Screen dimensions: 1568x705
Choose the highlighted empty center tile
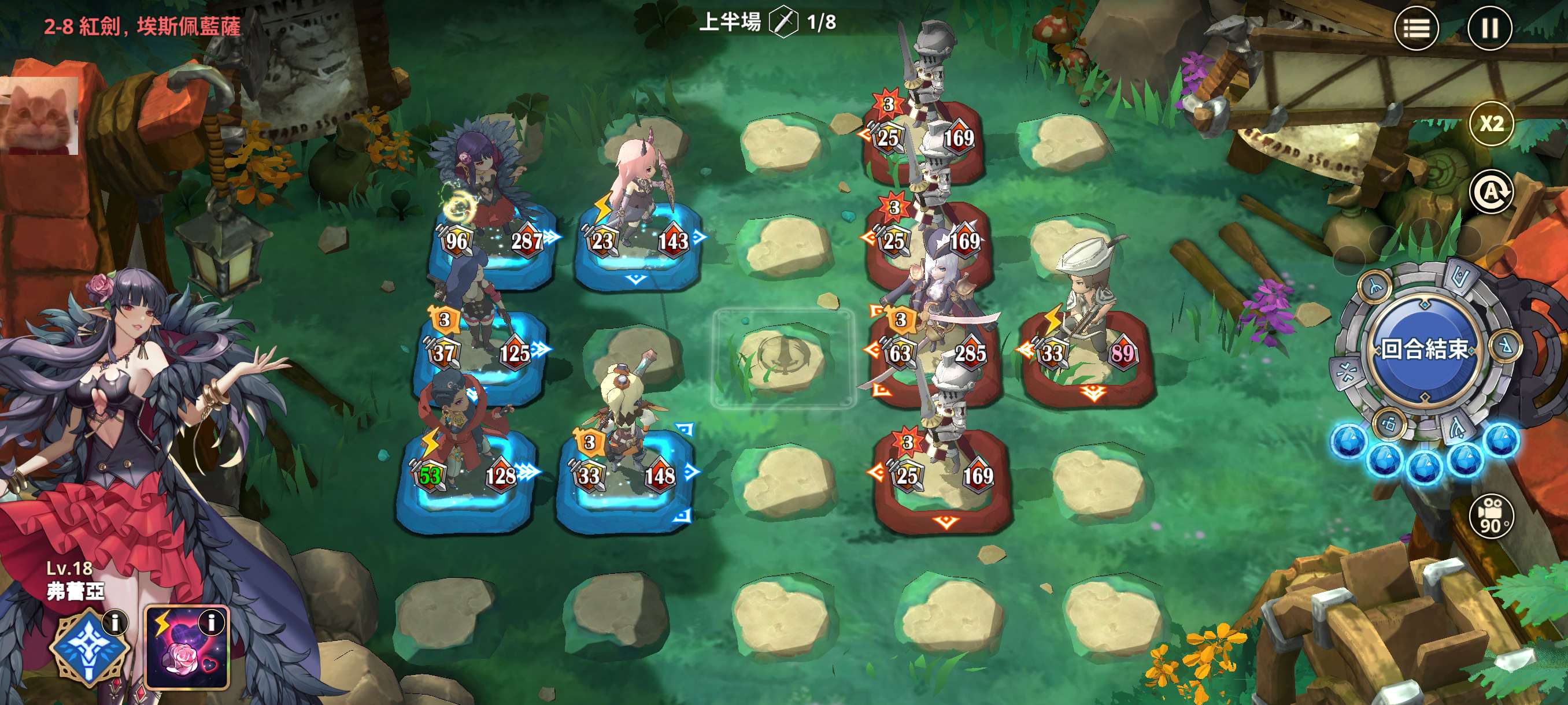click(x=783, y=359)
